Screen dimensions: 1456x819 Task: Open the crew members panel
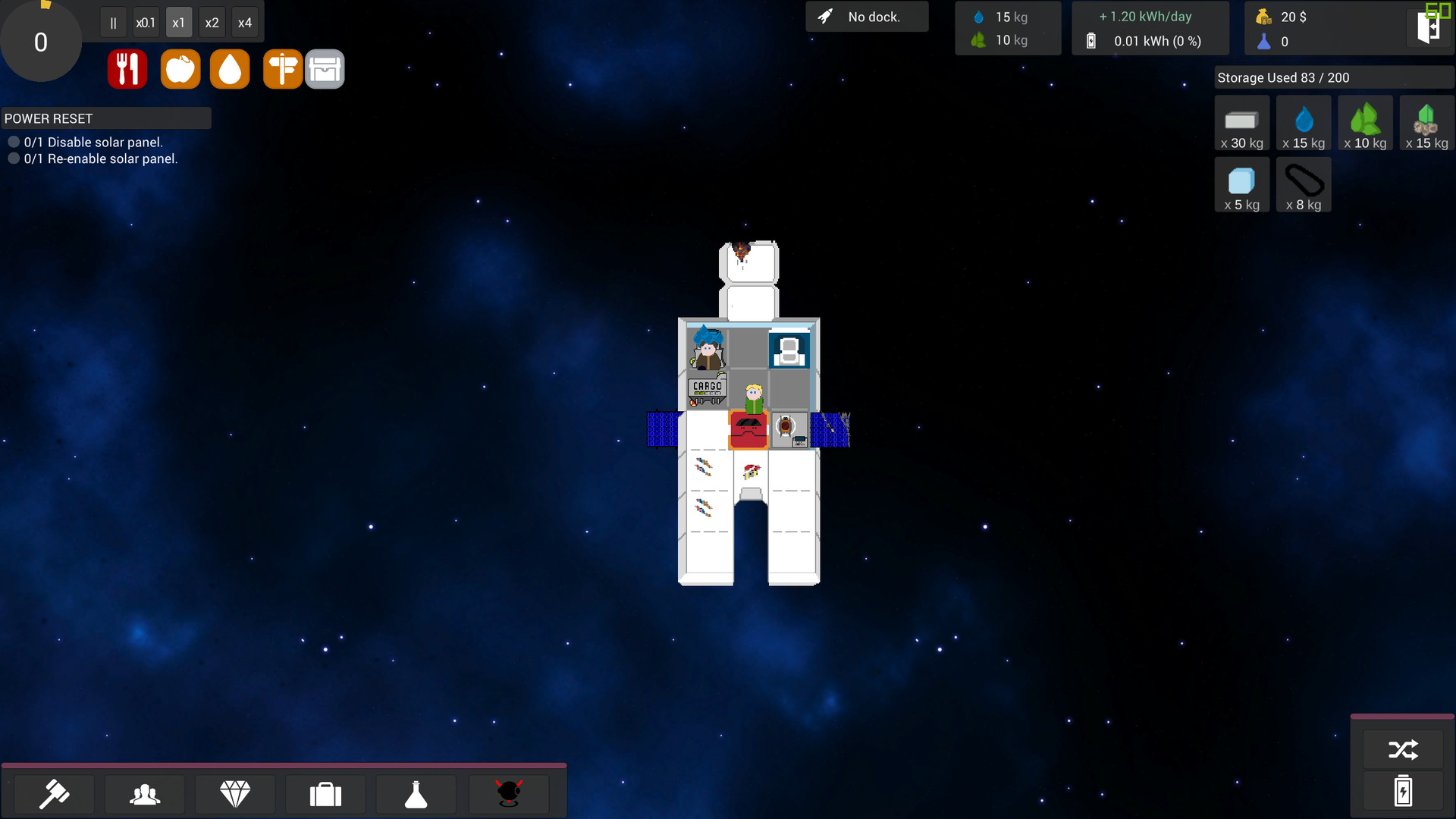tap(144, 794)
